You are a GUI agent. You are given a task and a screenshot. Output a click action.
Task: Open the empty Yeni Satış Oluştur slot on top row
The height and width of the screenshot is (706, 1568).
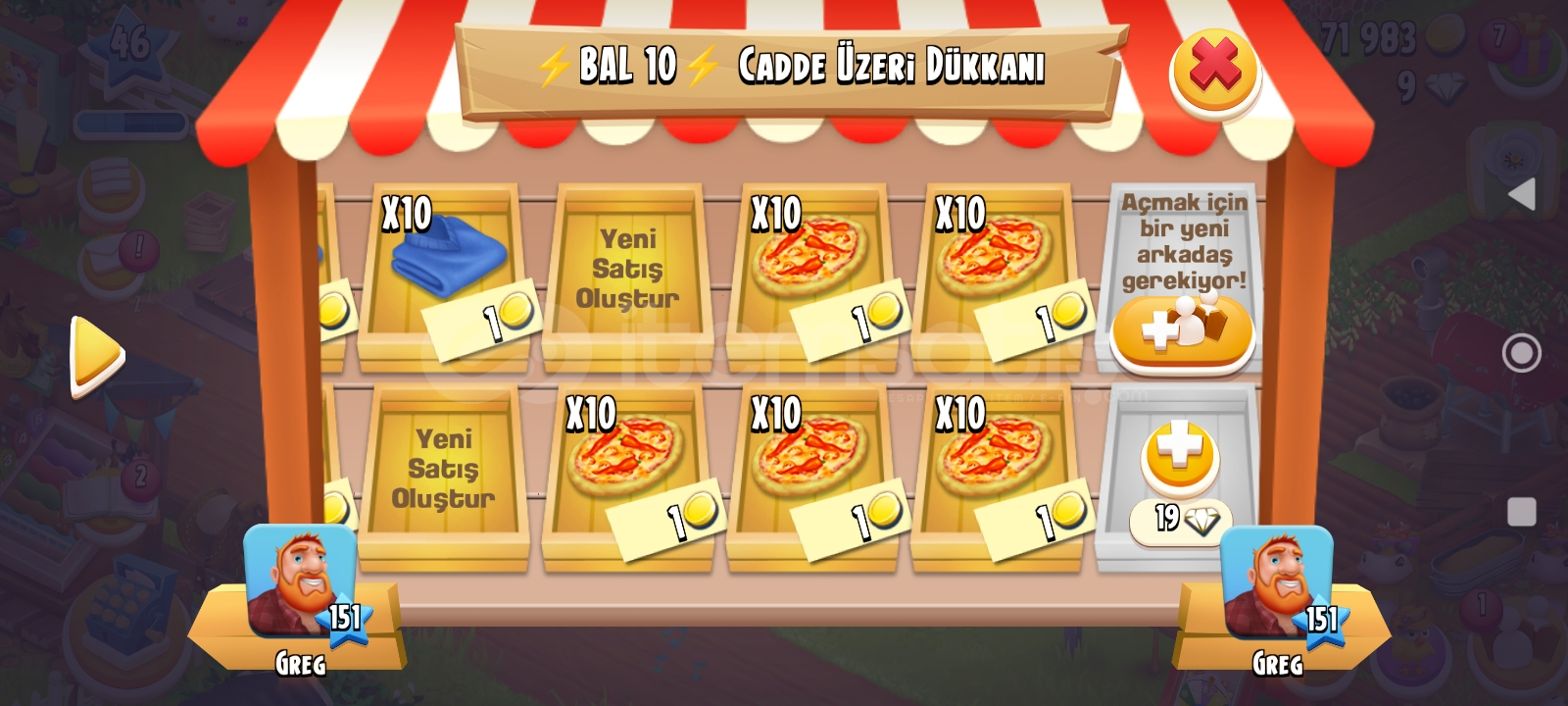point(633,265)
